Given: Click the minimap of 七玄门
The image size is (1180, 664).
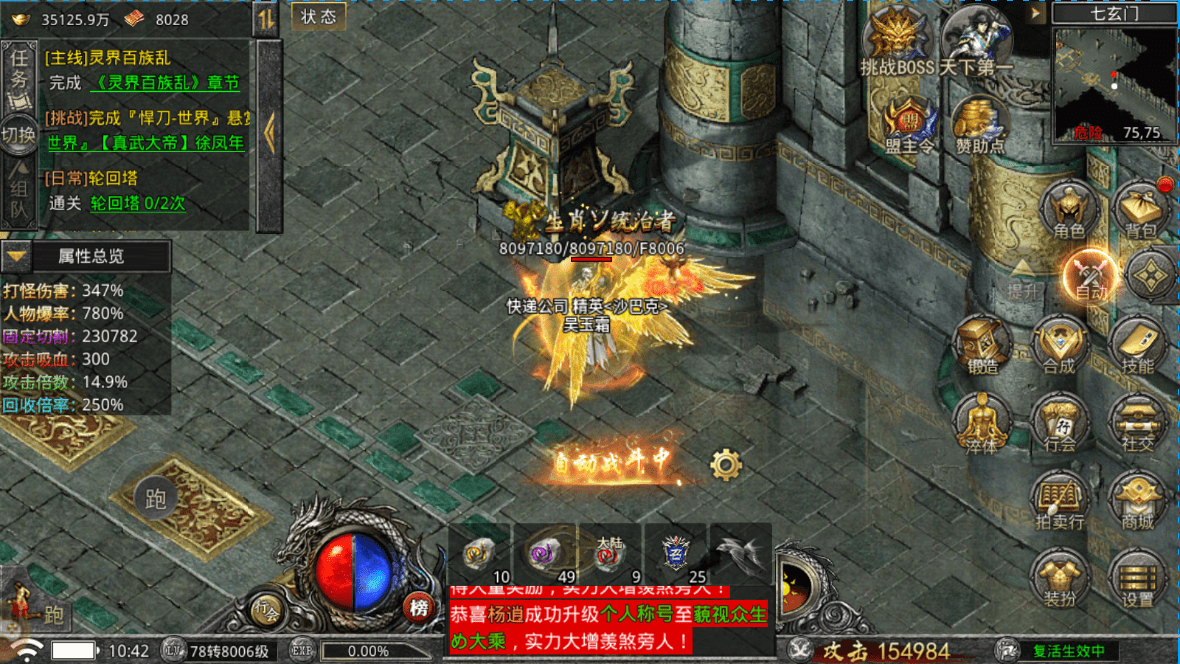Looking at the screenshot, I should pyautogui.click(x=1114, y=82).
